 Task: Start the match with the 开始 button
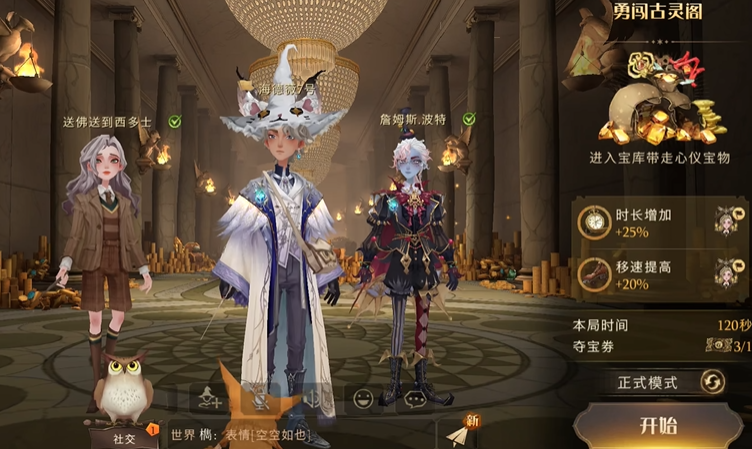coord(658,425)
